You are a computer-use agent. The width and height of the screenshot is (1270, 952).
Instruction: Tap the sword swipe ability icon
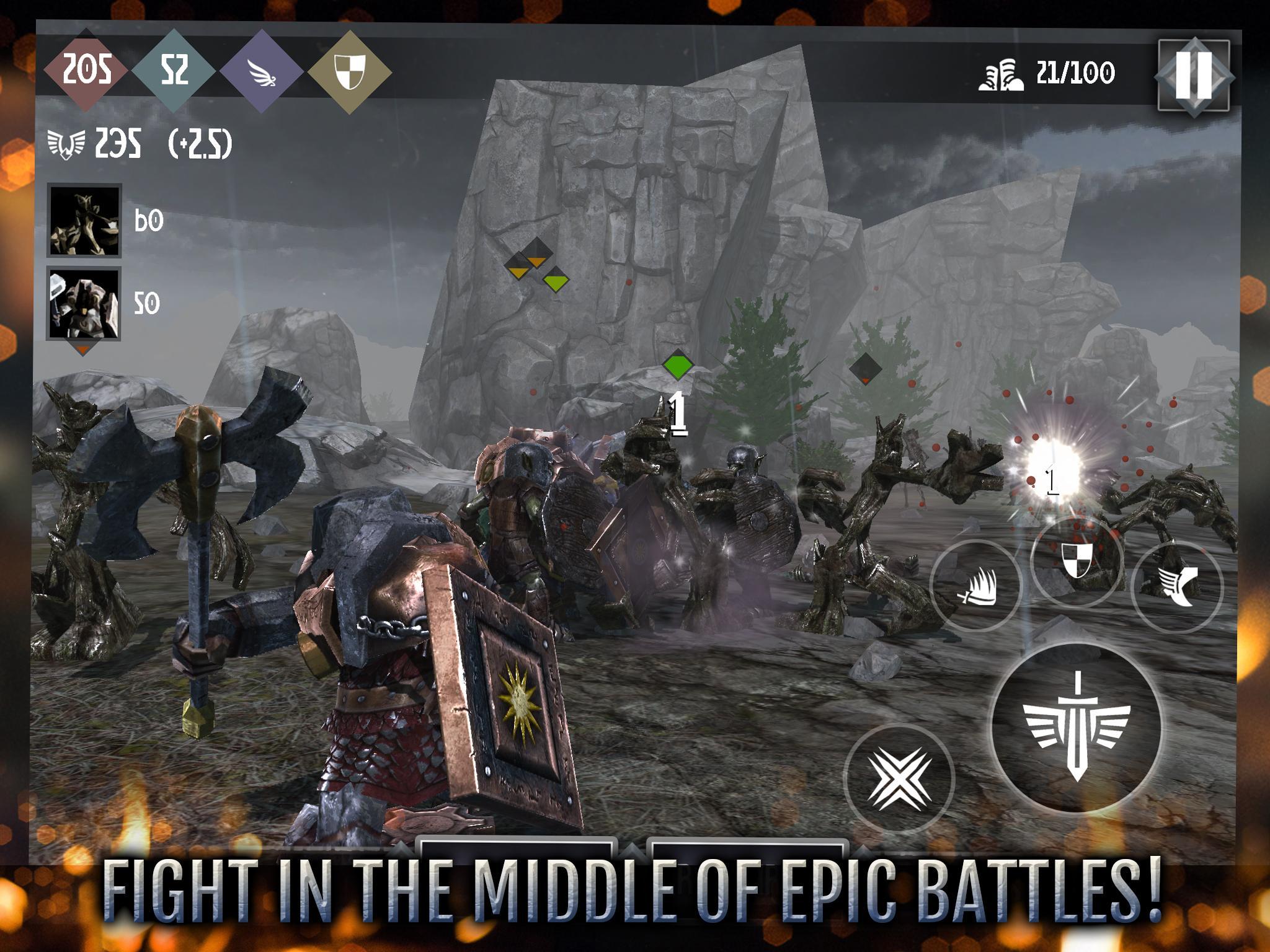pyautogui.click(x=975, y=586)
